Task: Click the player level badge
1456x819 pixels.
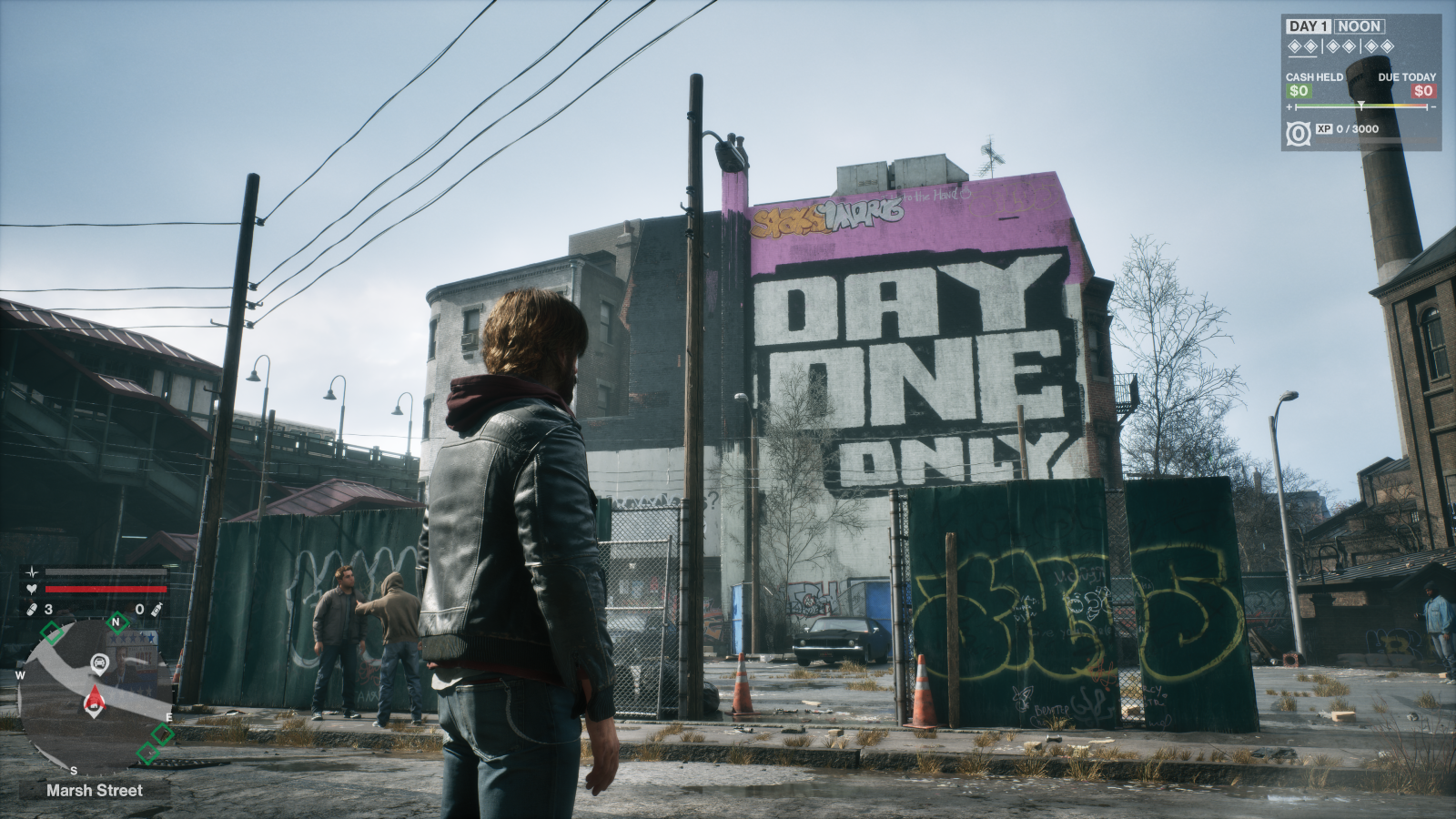Action: click(1298, 133)
